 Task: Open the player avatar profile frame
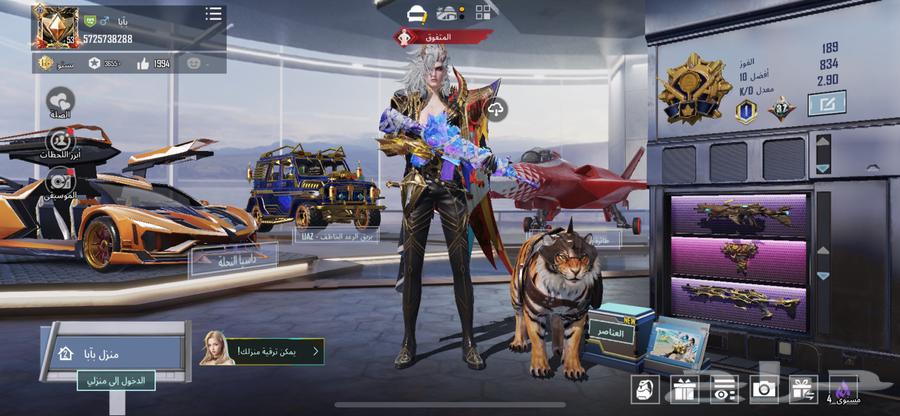54,26
